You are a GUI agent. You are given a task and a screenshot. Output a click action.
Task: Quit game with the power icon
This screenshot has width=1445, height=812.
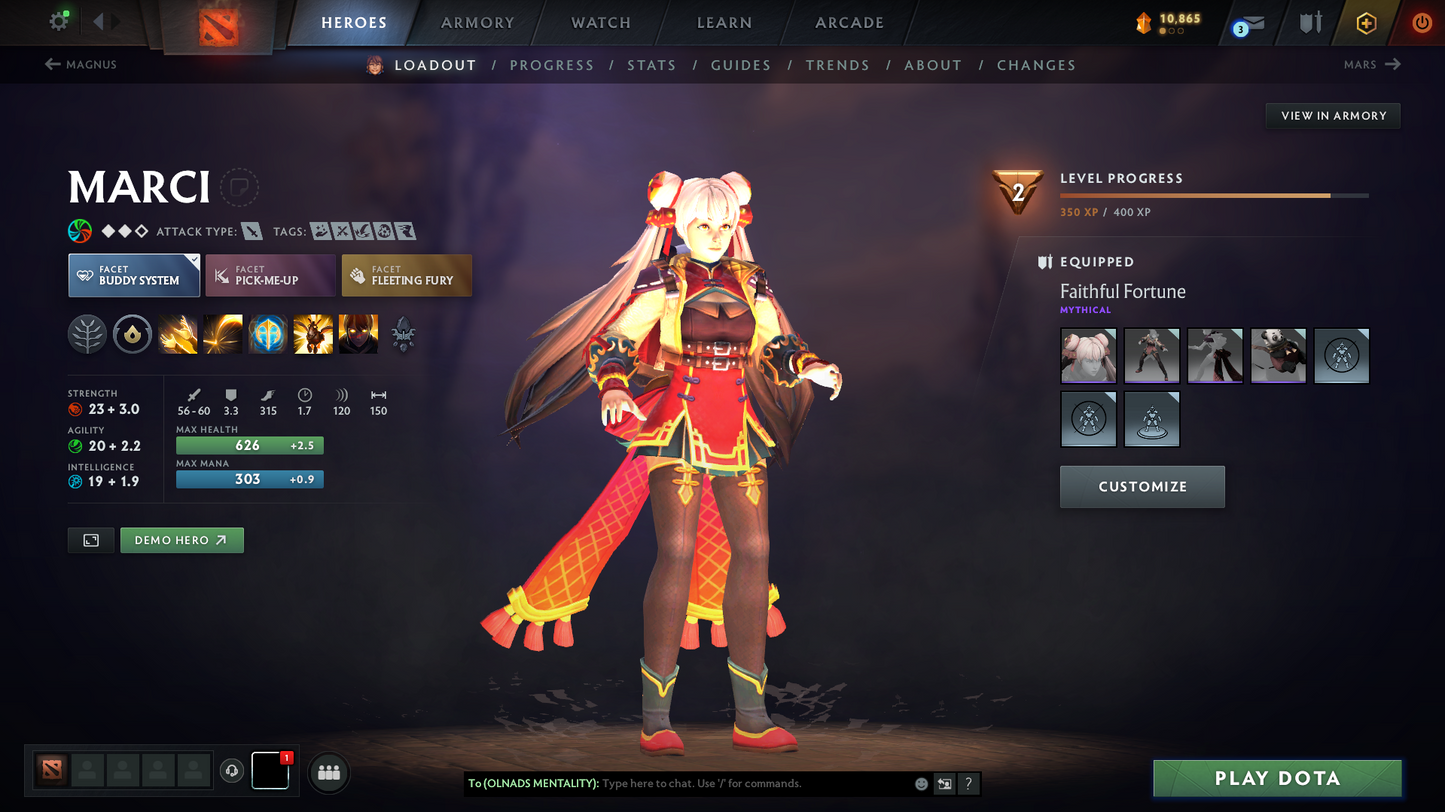tap(1421, 23)
